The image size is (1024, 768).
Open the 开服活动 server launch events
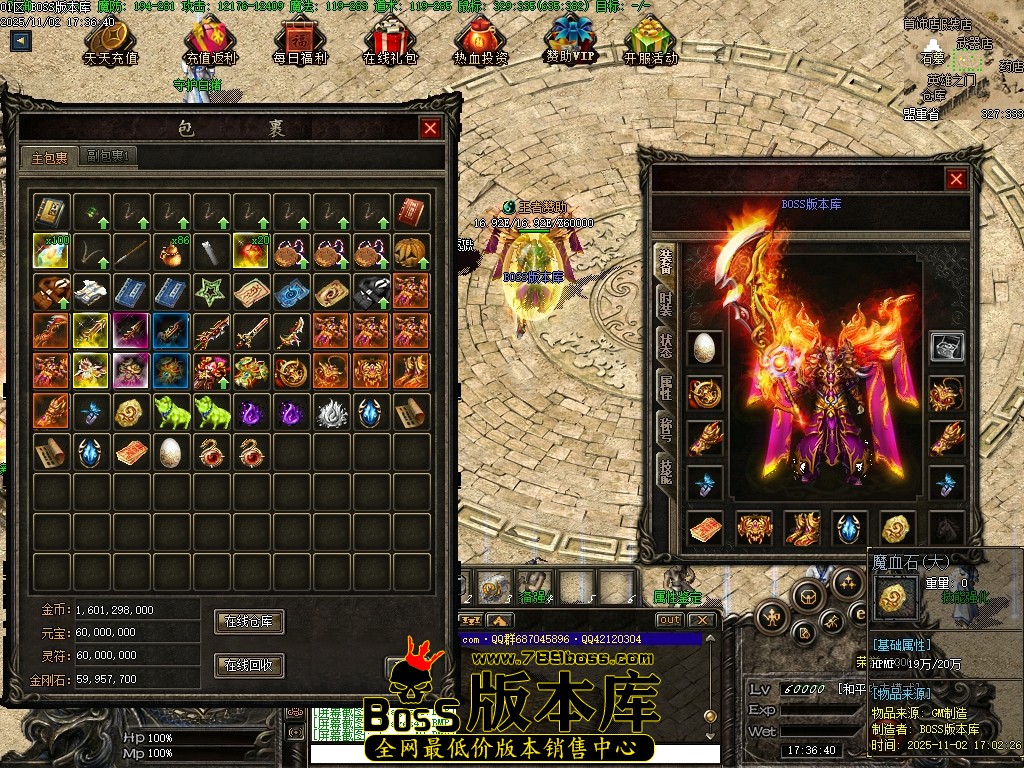pyautogui.click(x=650, y=40)
